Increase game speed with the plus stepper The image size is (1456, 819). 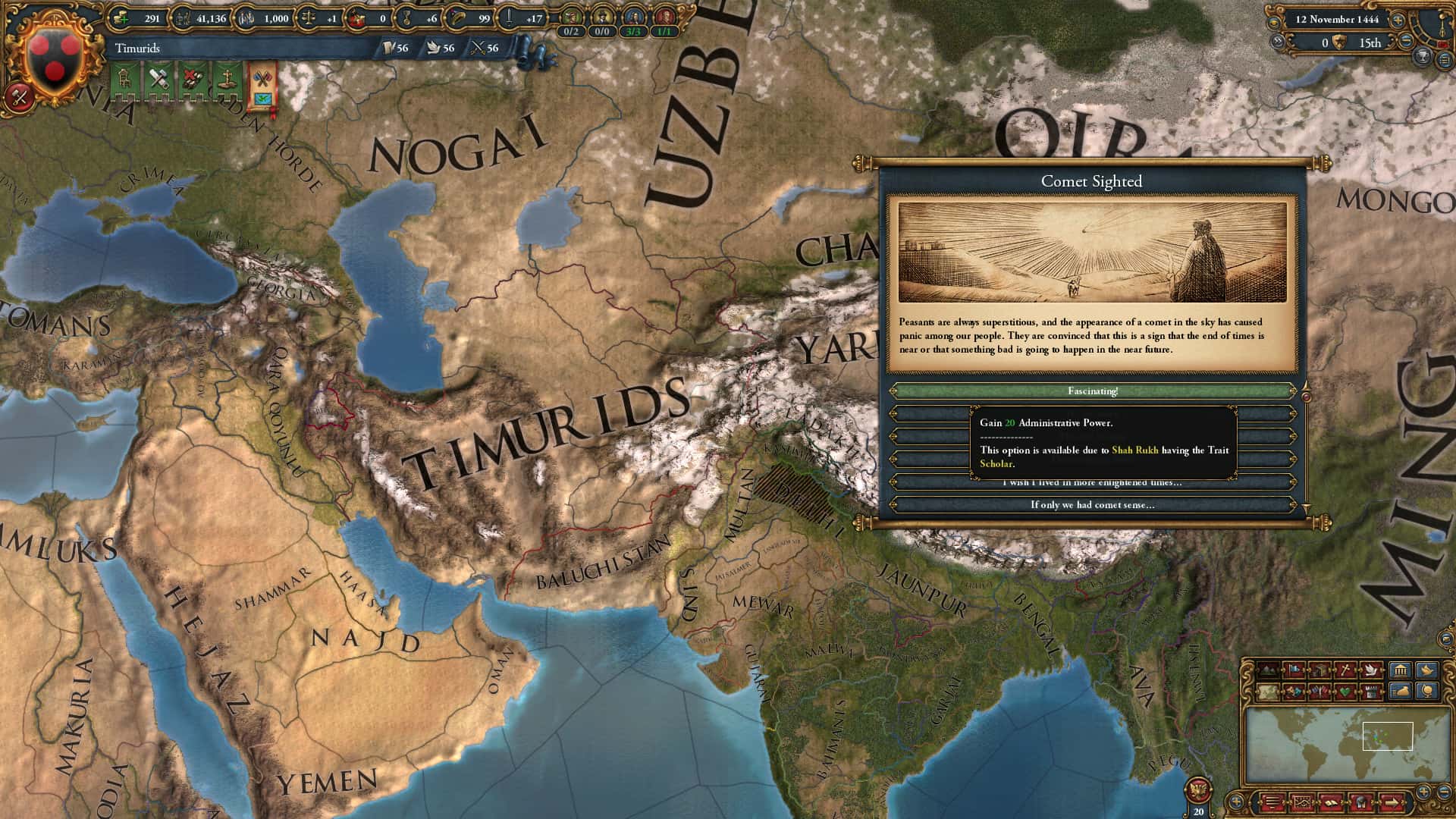coord(1398,21)
